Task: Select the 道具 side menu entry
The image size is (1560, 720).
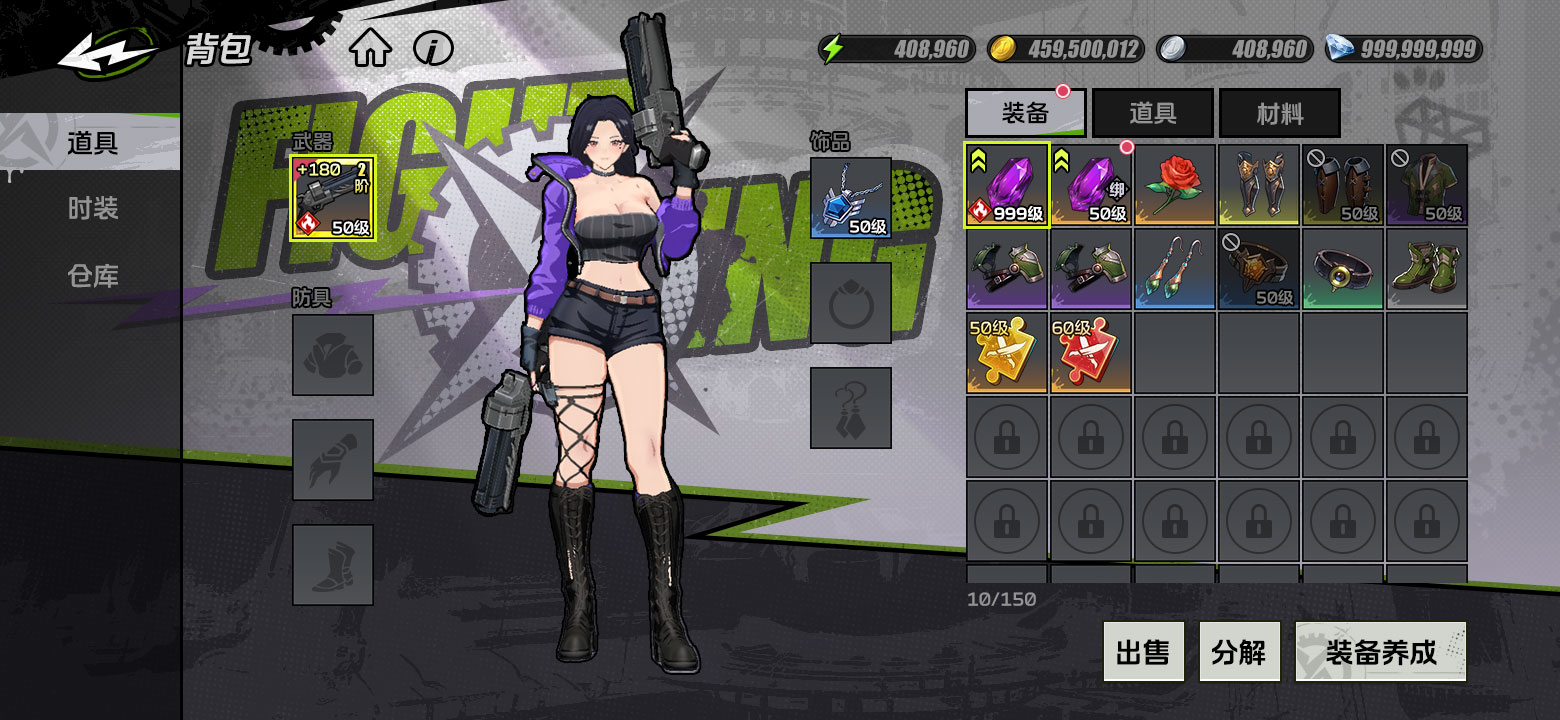Action: [93, 143]
